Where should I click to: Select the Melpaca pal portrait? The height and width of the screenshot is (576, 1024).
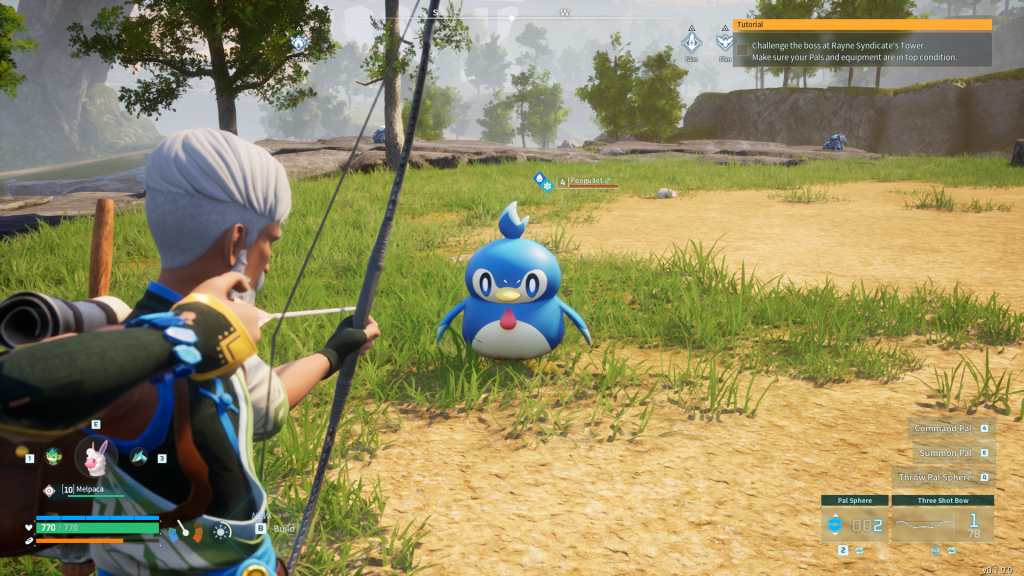(x=96, y=457)
